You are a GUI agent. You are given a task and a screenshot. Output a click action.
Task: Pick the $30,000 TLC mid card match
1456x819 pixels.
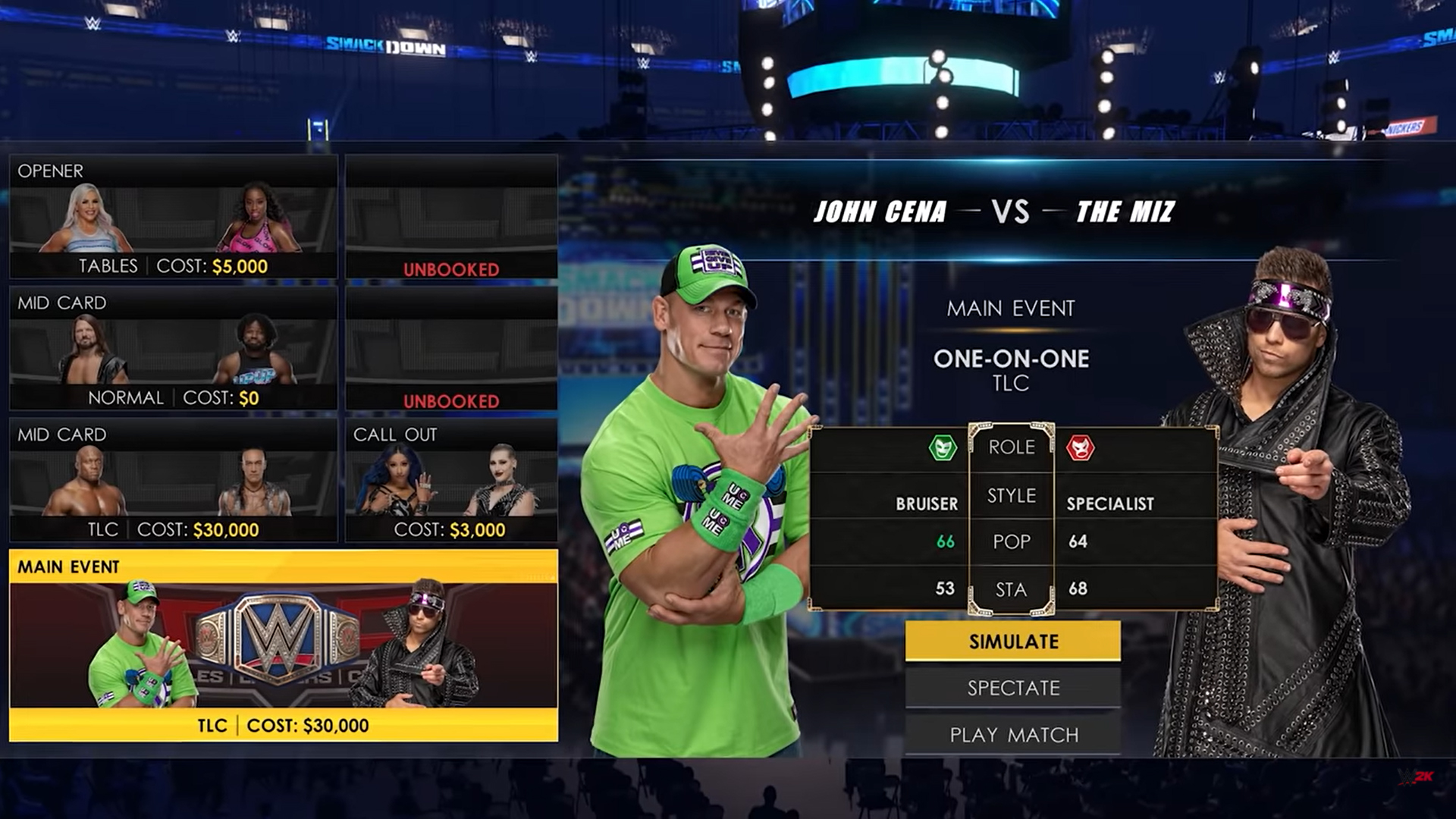tap(173, 481)
